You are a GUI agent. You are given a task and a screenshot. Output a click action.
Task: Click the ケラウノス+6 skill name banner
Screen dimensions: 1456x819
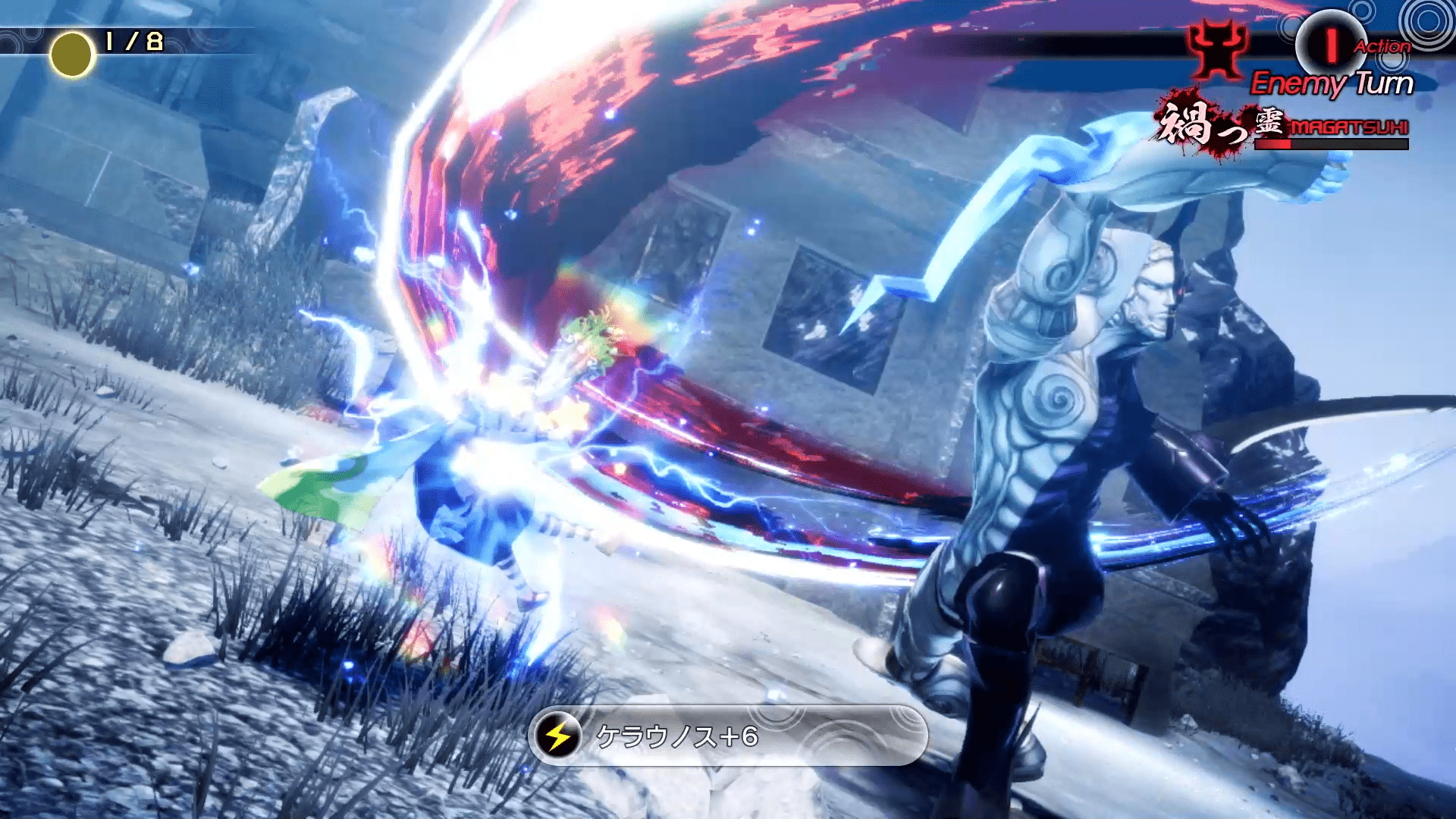coord(728,736)
